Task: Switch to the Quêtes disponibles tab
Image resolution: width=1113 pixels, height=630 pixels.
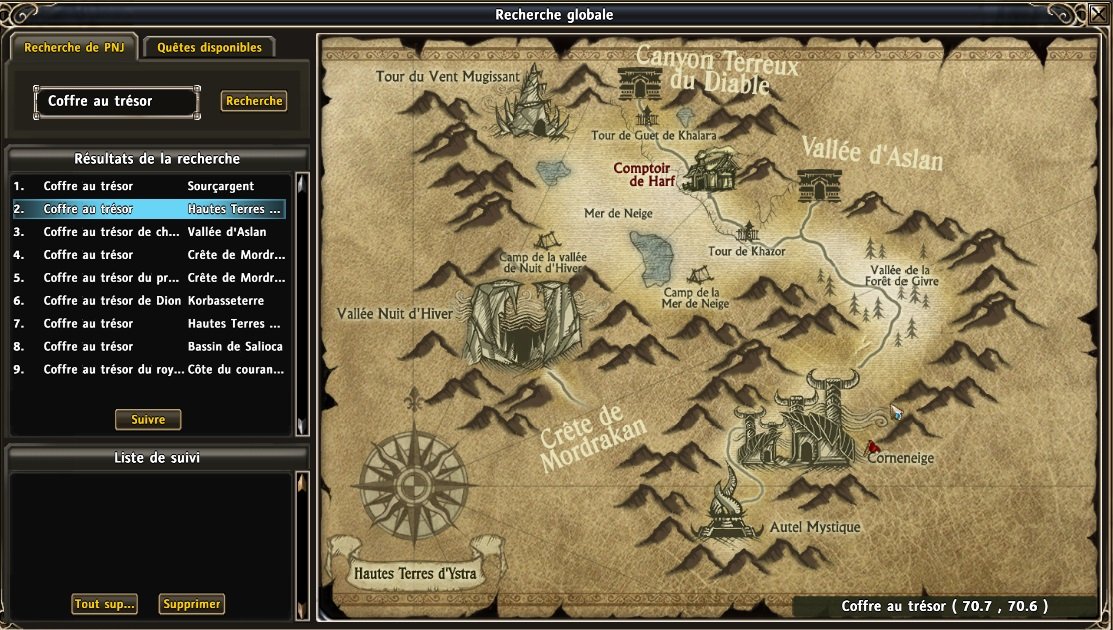Action: click(209, 47)
